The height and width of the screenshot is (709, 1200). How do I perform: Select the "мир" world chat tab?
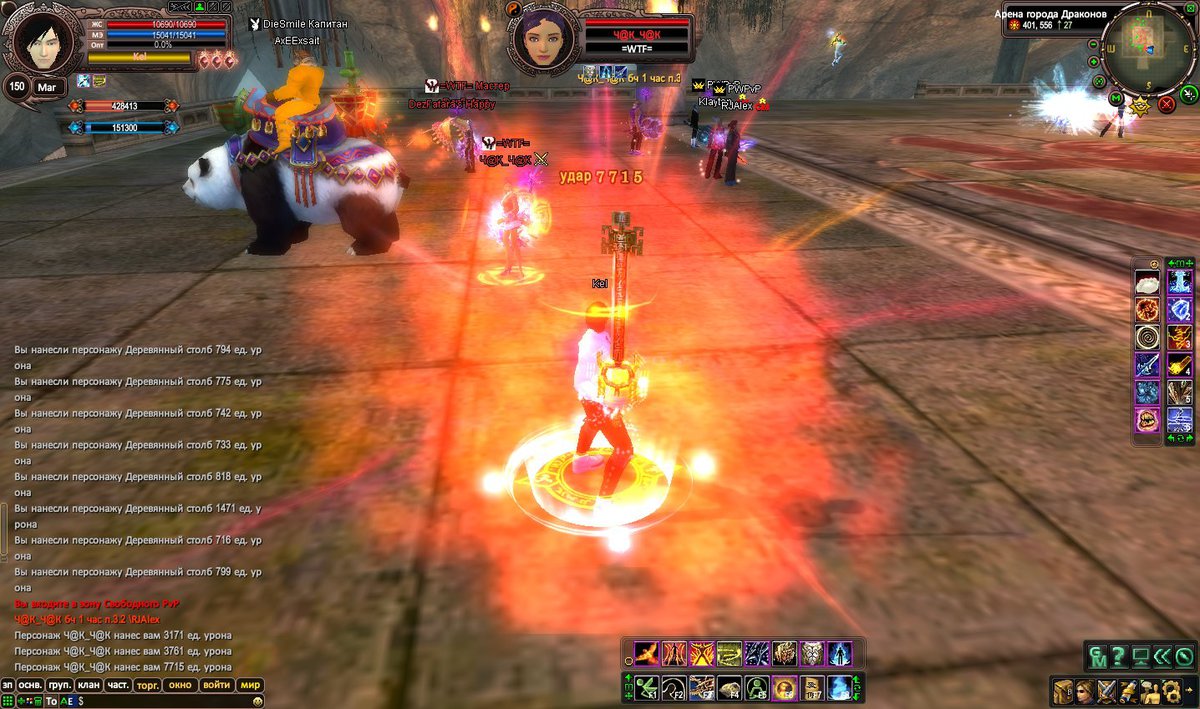coord(250,685)
